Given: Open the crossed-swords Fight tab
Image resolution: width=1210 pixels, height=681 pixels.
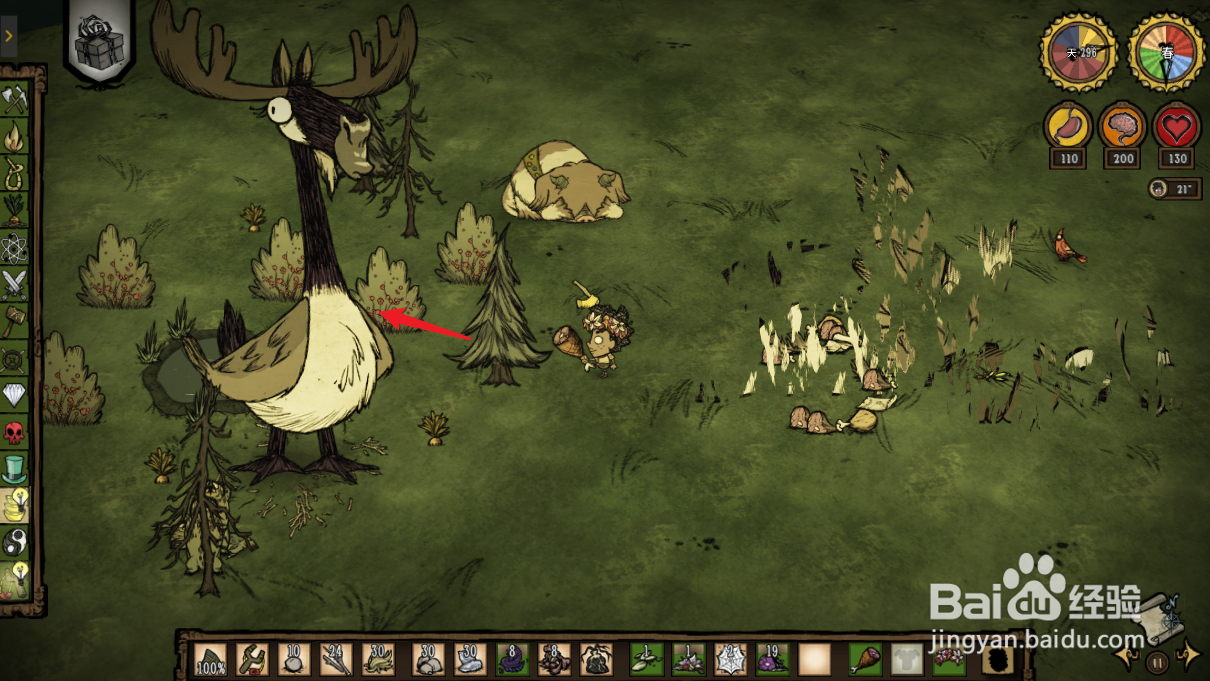Looking at the screenshot, I should (15, 284).
